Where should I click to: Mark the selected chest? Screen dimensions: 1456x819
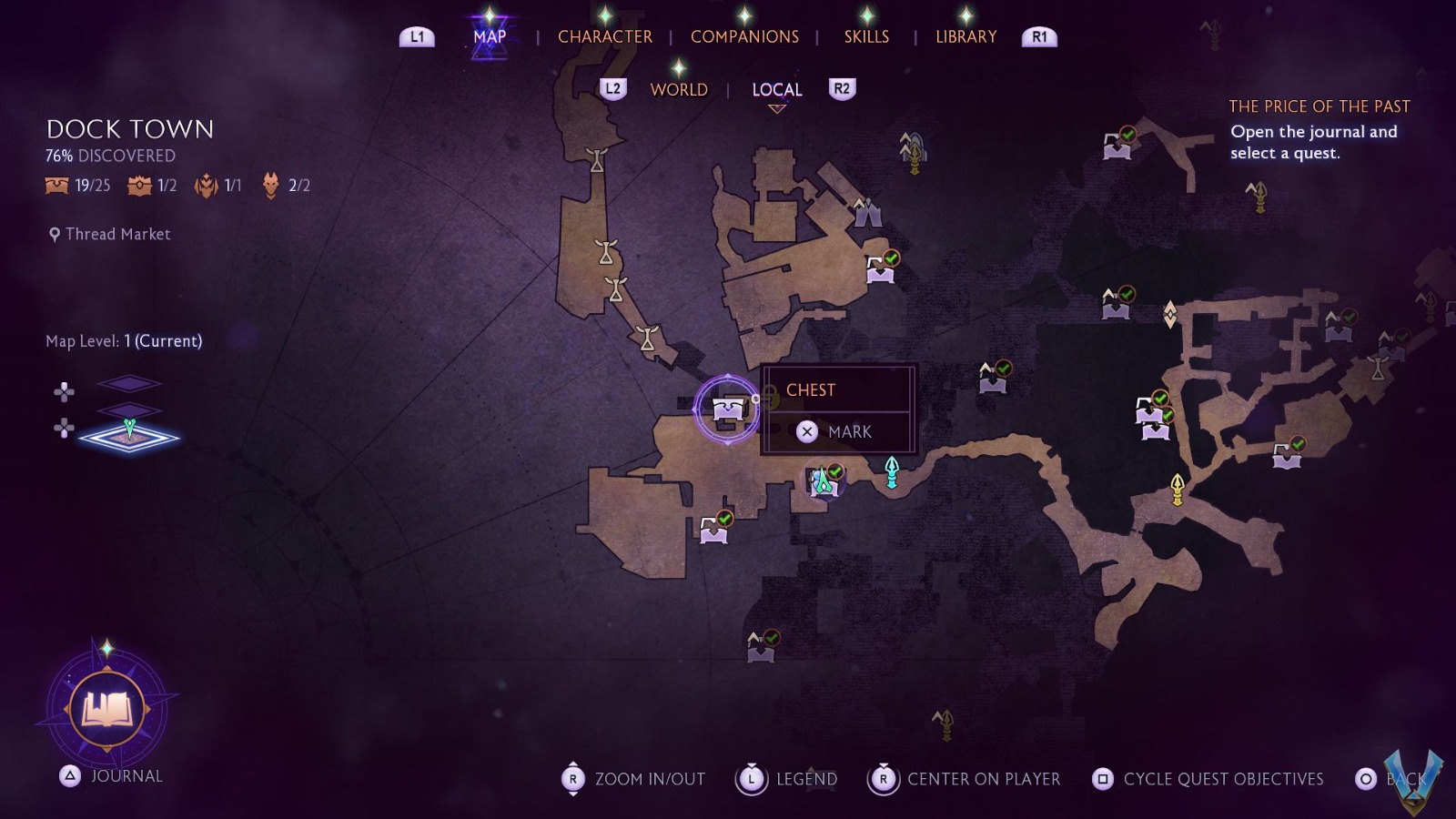(x=837, y=431)
